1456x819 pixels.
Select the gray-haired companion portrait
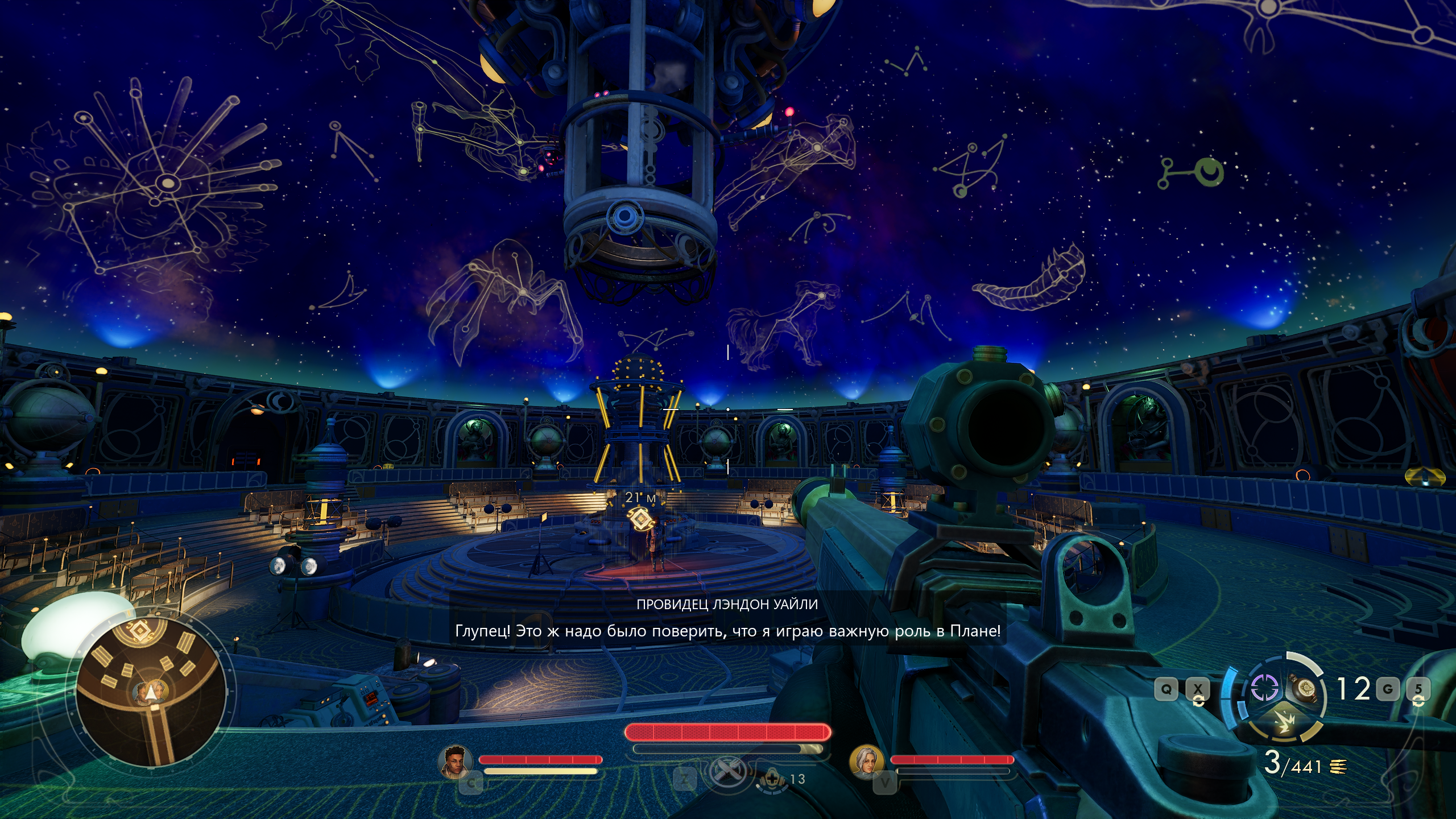pyautogui.click(x=867, y=760)
